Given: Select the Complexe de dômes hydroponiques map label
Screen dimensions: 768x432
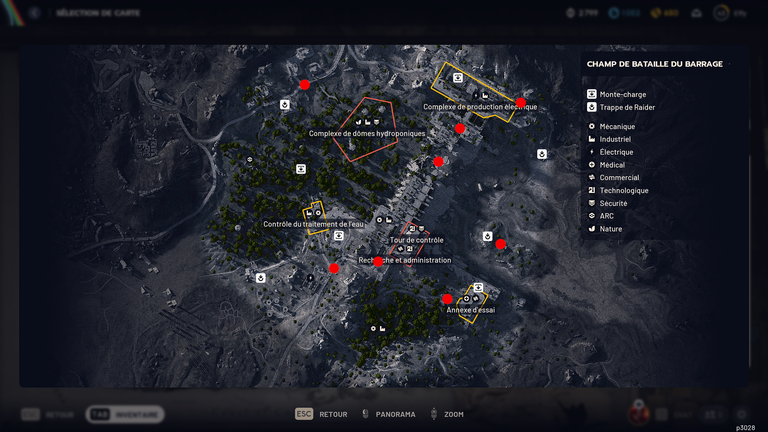Looking at the screenshot, I should [x=367, y=133].
